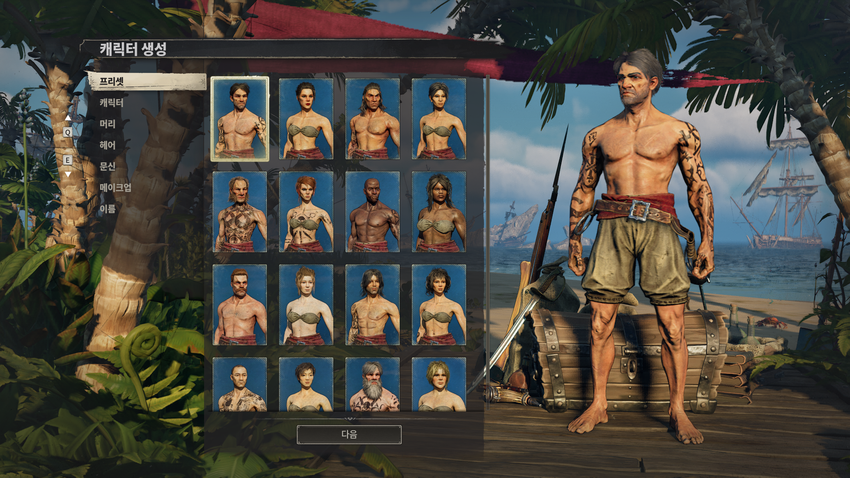Viewport: 850px width, 478px height.
Task: Select the grey-haired man with chest tattoos
Action: (x=240, y=212)
